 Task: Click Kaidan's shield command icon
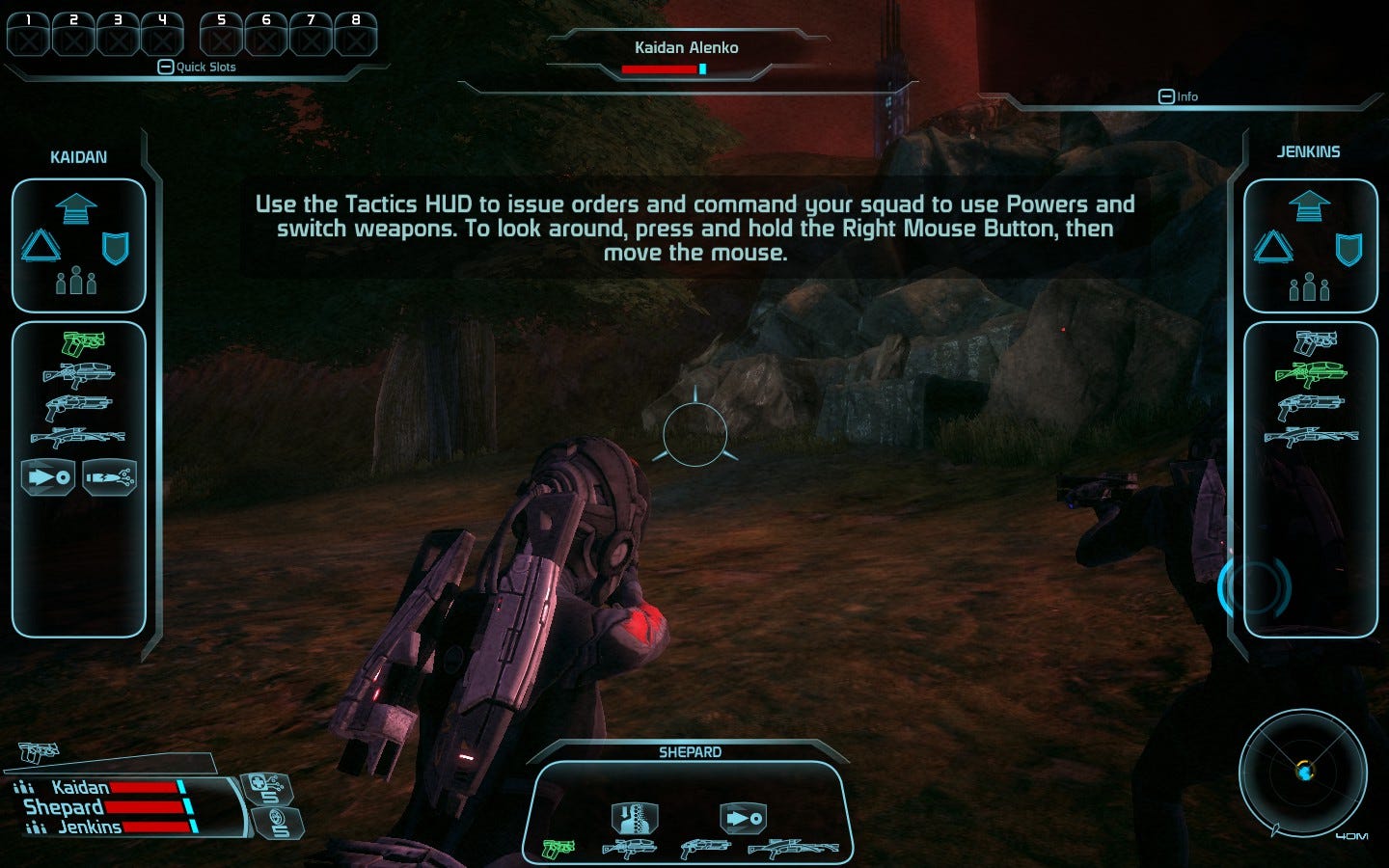point(115,248)
